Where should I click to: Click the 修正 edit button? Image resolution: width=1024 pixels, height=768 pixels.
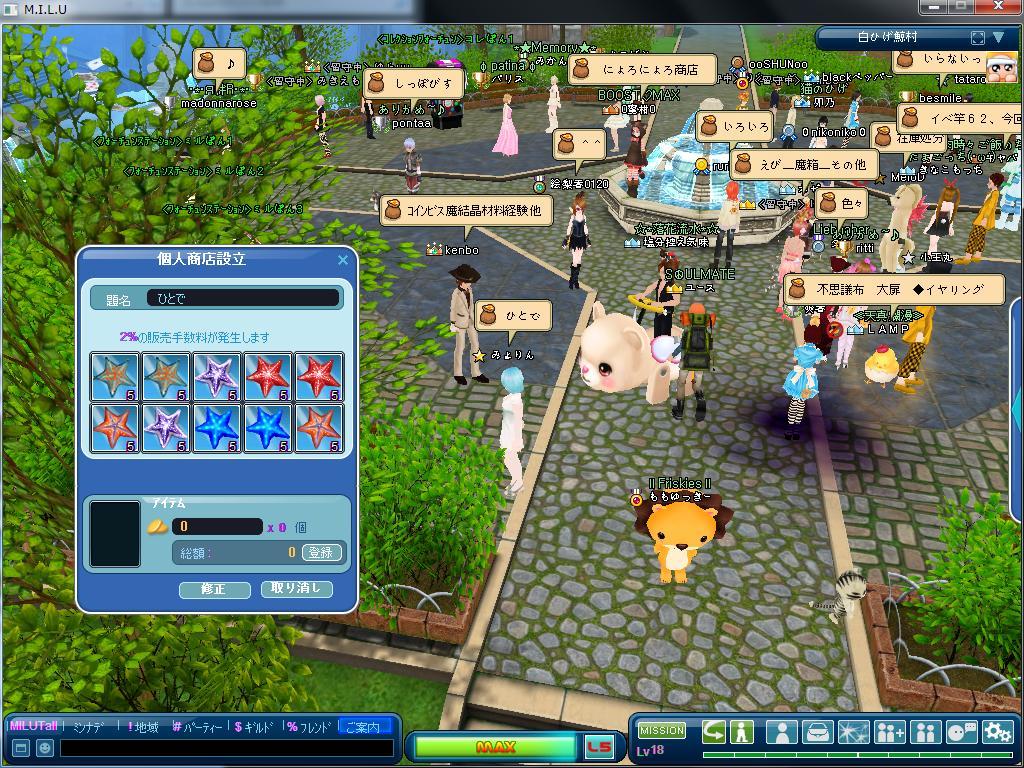(214, 589)
